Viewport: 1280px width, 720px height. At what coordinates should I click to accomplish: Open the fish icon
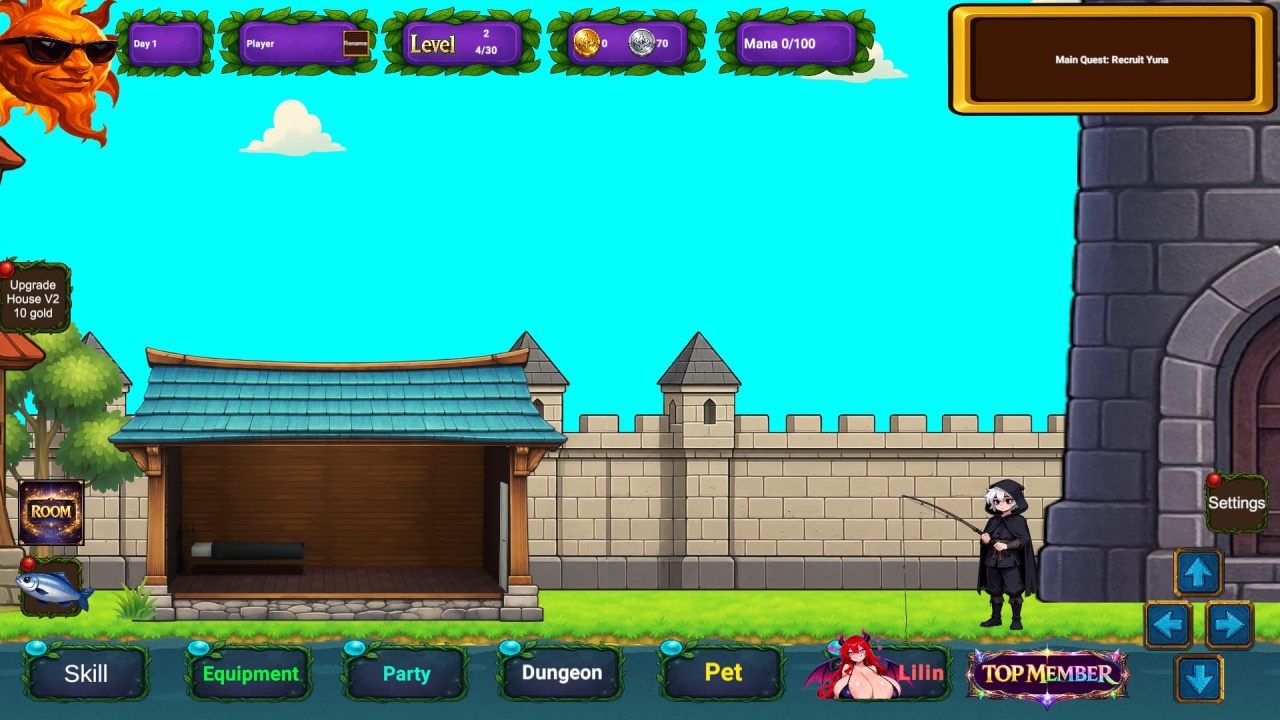point(52,590)
